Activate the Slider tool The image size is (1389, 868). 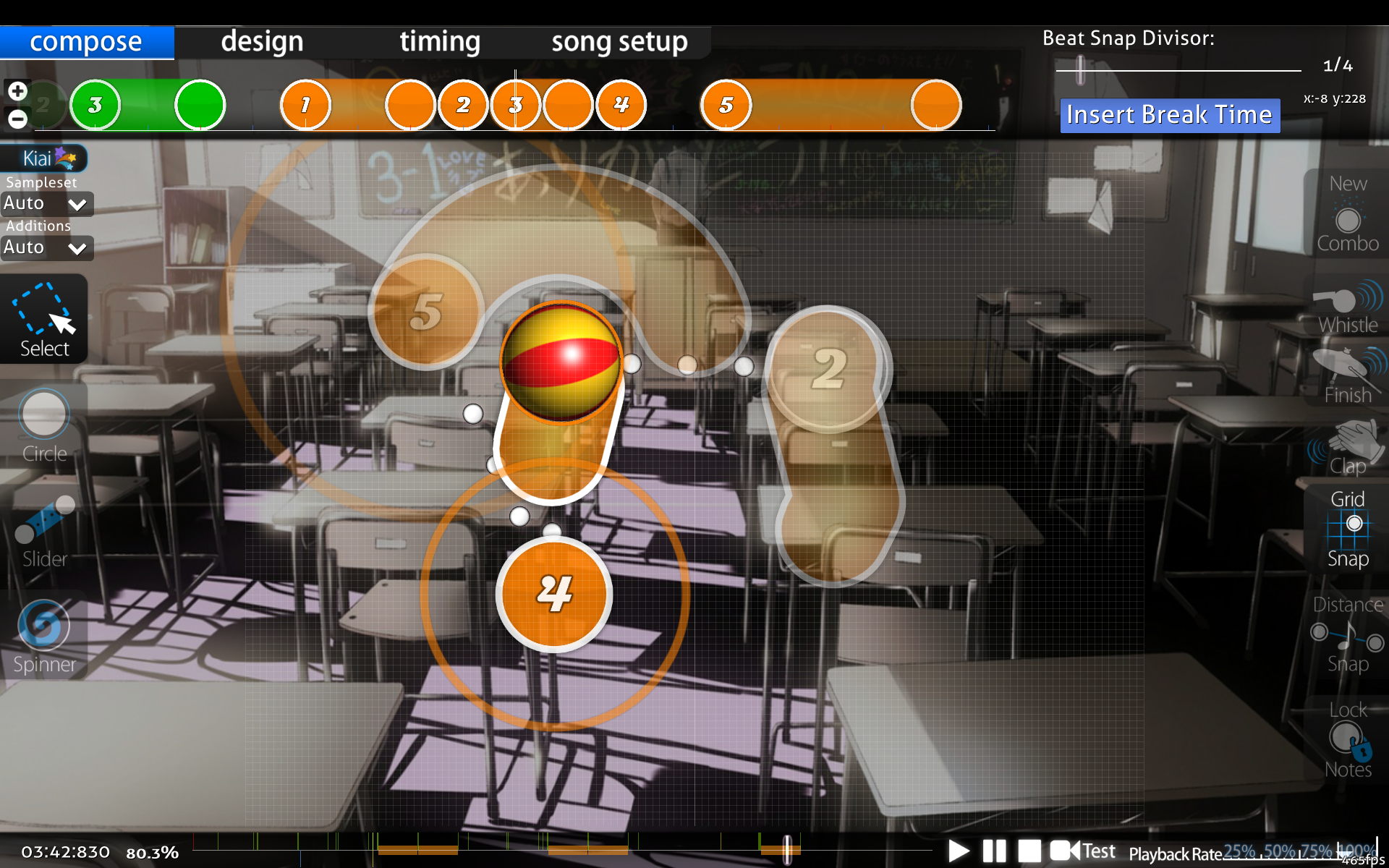coord(44,530)
